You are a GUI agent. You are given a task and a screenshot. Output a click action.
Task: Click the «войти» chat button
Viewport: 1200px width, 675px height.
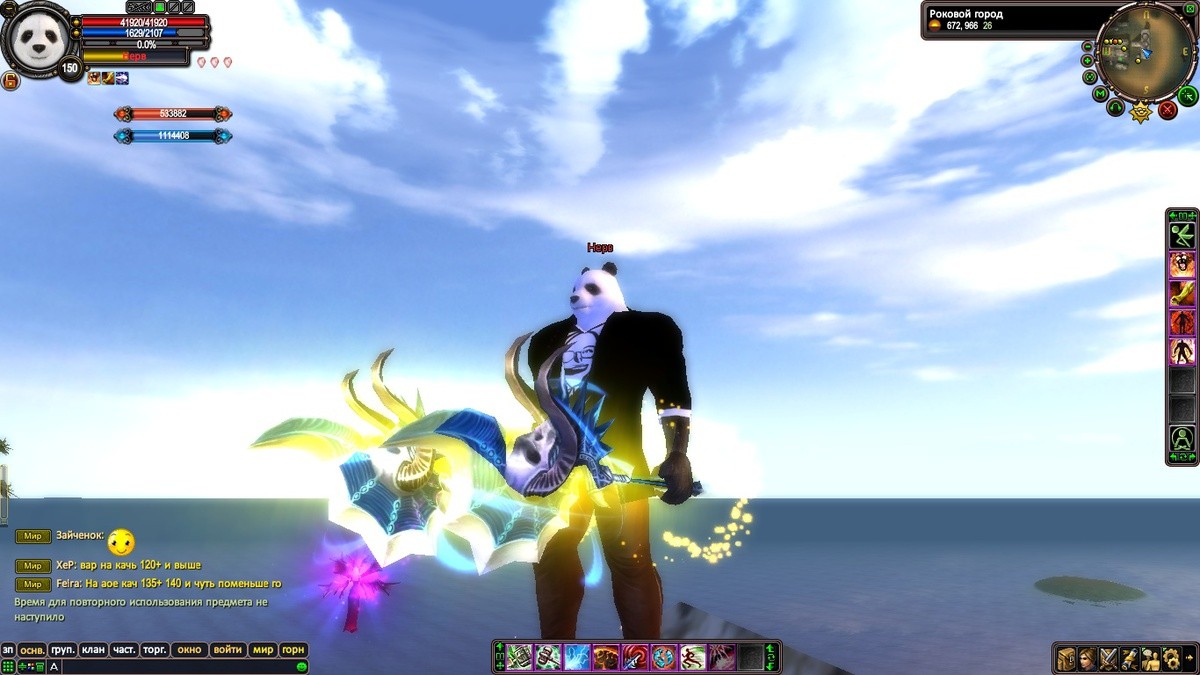(227, 650)
